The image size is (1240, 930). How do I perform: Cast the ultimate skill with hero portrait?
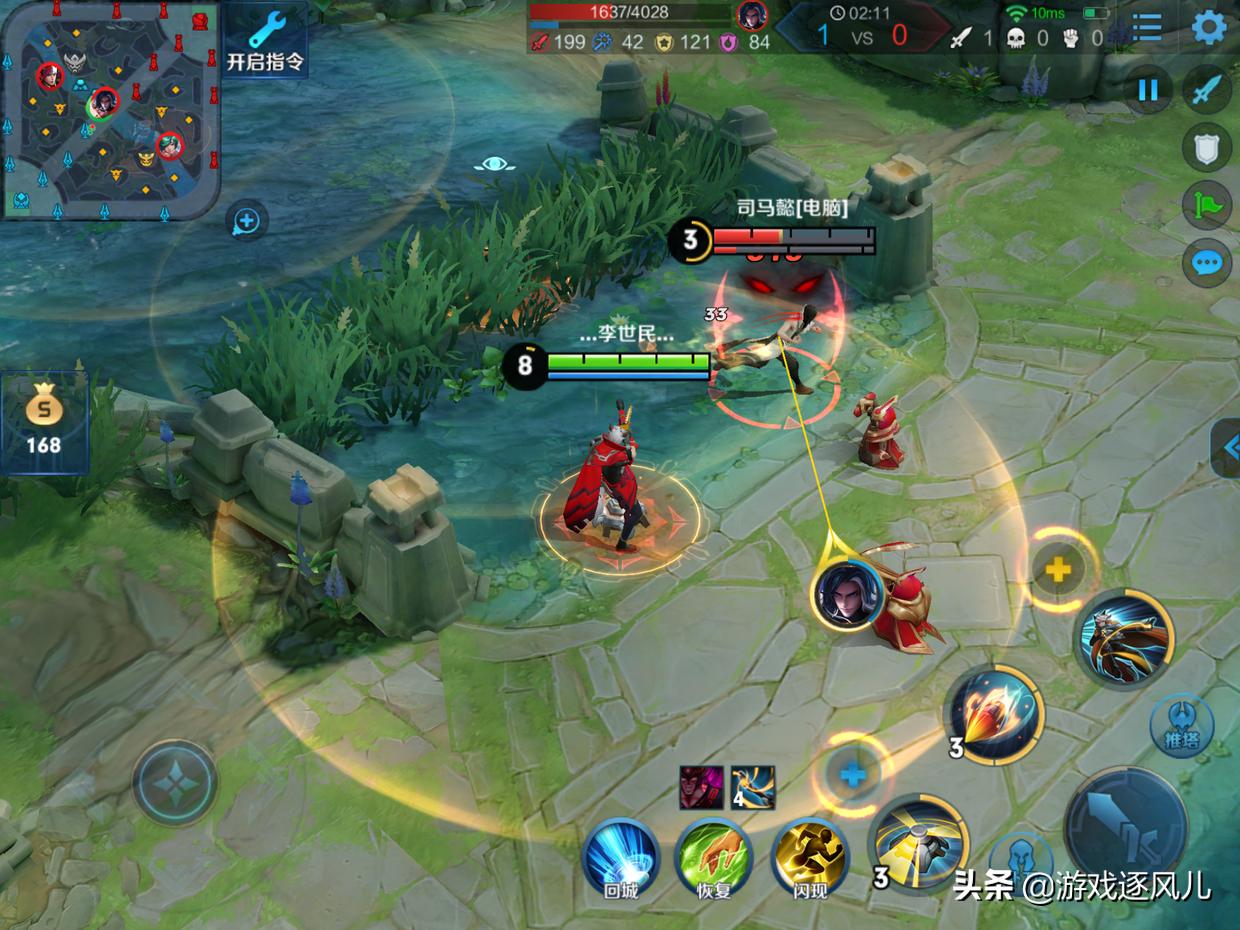pyautogui.click(x=1124, y=638)
